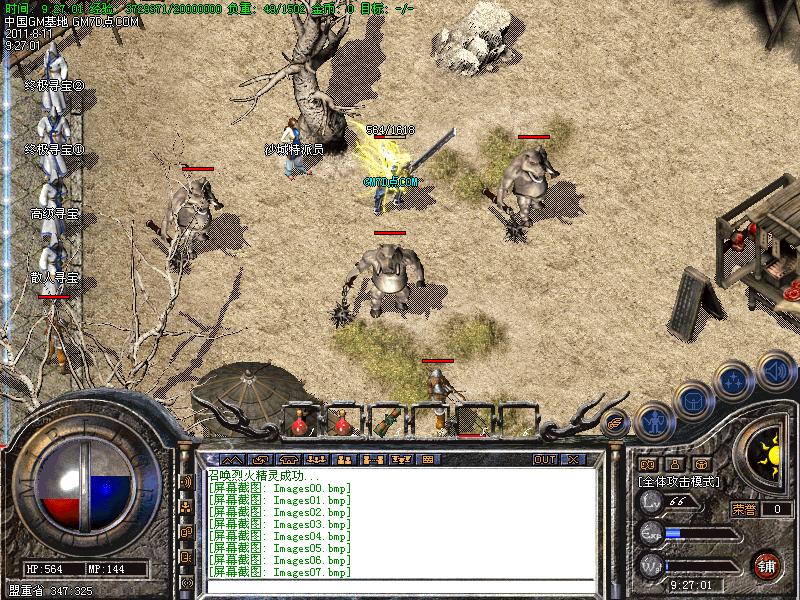Image resolution: width=800 pixels, height=600 pixels.
Task: Open the character status knight icon
Action: pos(654,421)
